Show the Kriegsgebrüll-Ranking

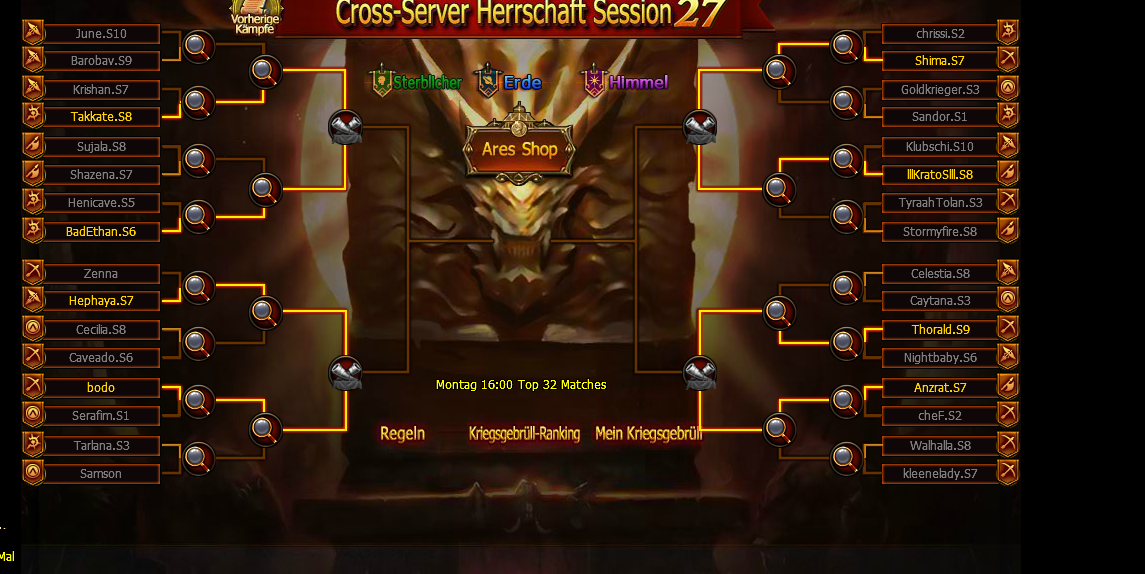tap(524, 434)
